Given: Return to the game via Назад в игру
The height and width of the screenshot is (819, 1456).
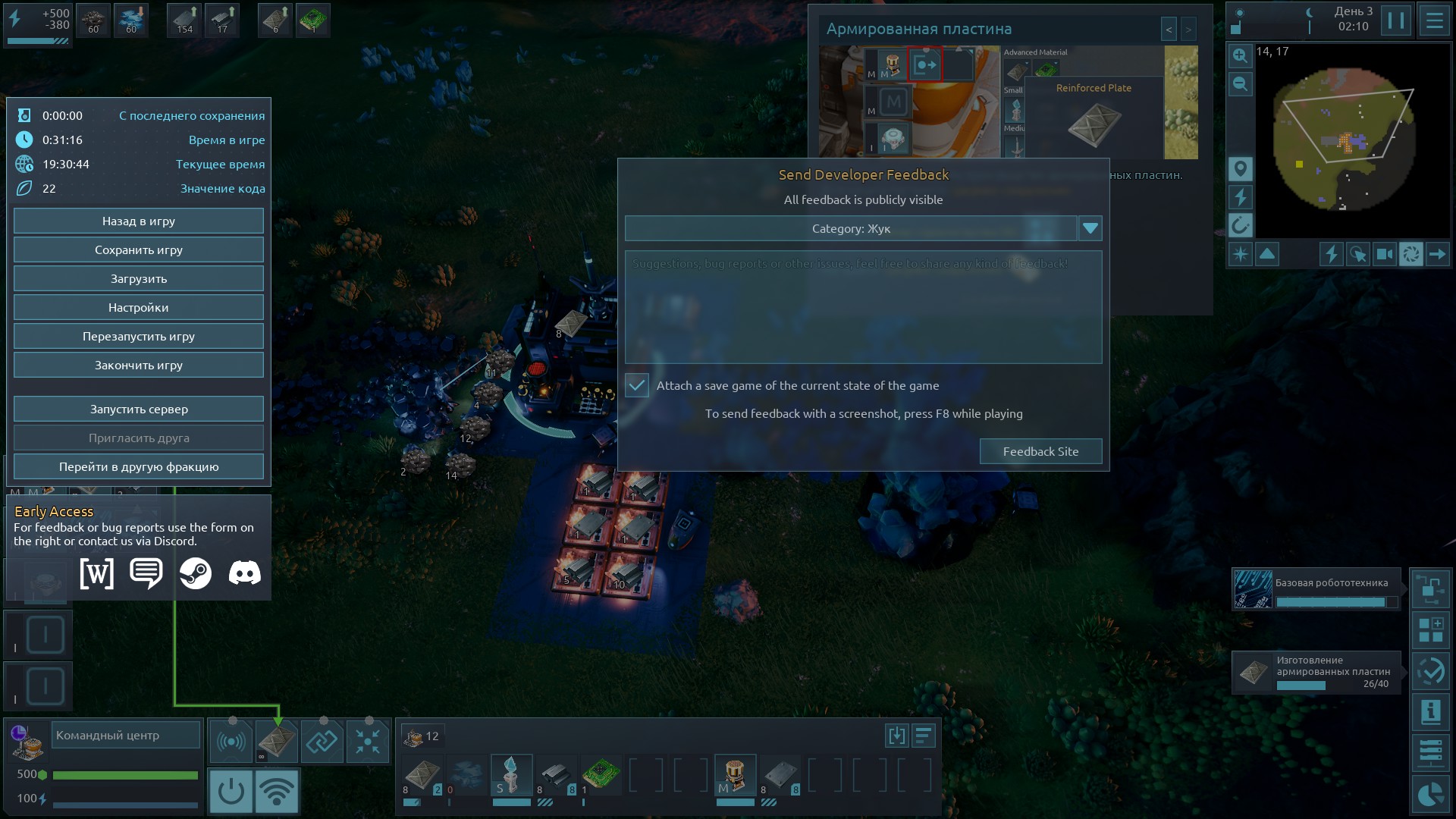Looking at the screenshot, I should pos(139,221).
